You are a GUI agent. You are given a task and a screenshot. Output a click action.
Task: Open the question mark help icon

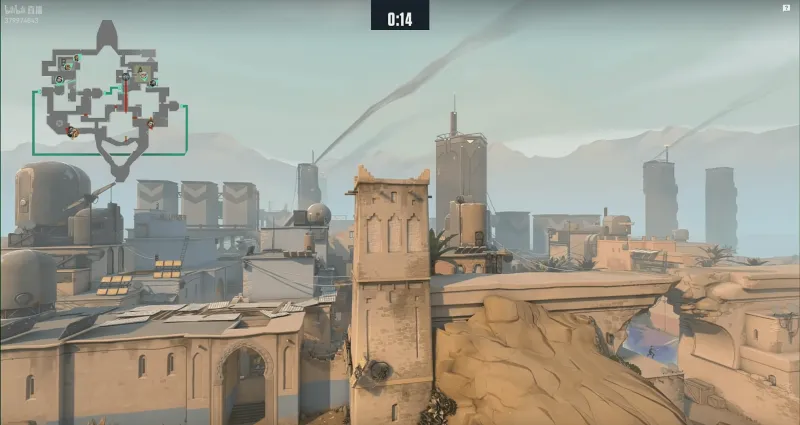(x=786, y=7)
